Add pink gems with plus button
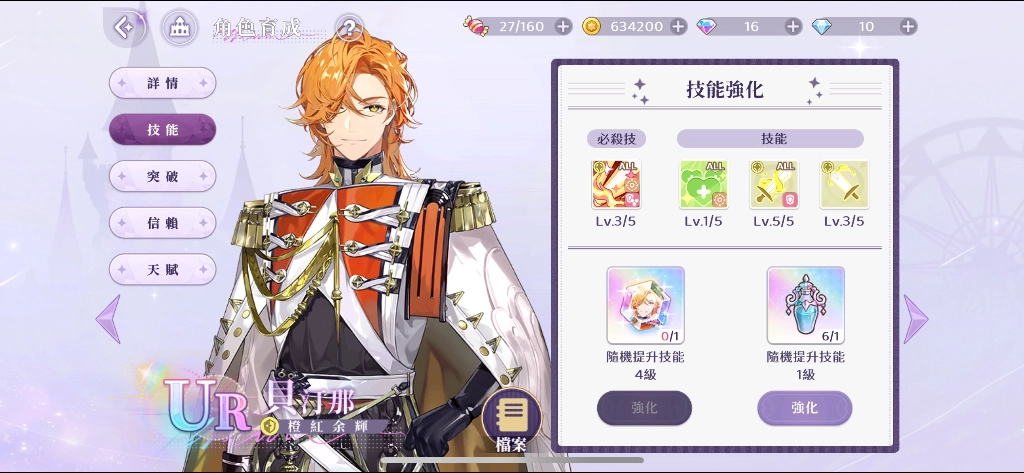Viewport: 1024px width, 473px height. tap(793, 26)
